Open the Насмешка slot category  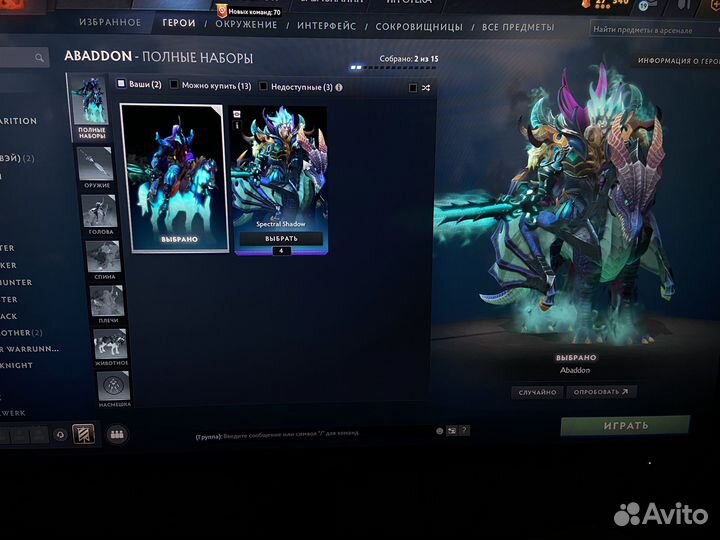pos(112,388)
